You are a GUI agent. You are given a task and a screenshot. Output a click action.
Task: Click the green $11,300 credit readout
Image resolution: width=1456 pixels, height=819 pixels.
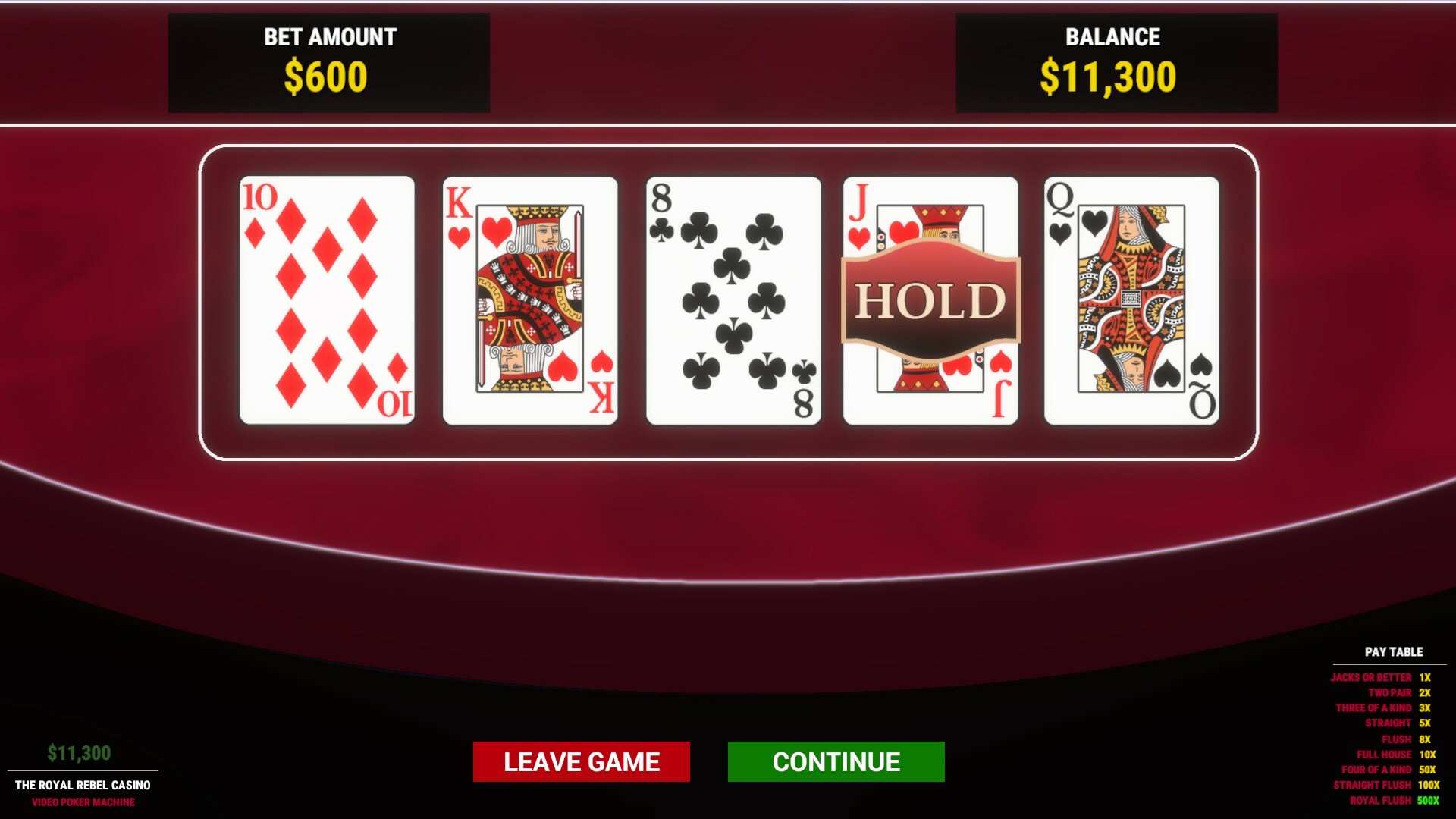pos(79,751)
